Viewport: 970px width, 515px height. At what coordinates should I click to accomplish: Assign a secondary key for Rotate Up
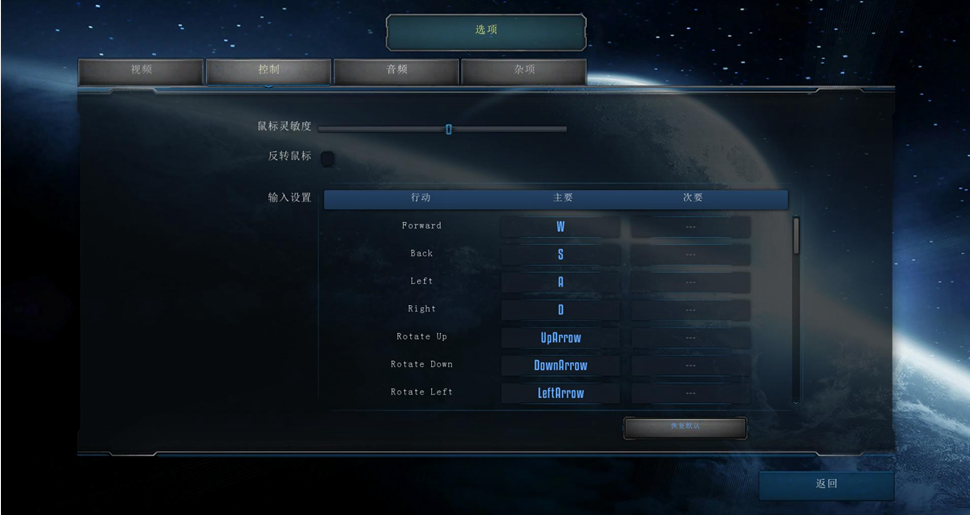coord(690,338)
